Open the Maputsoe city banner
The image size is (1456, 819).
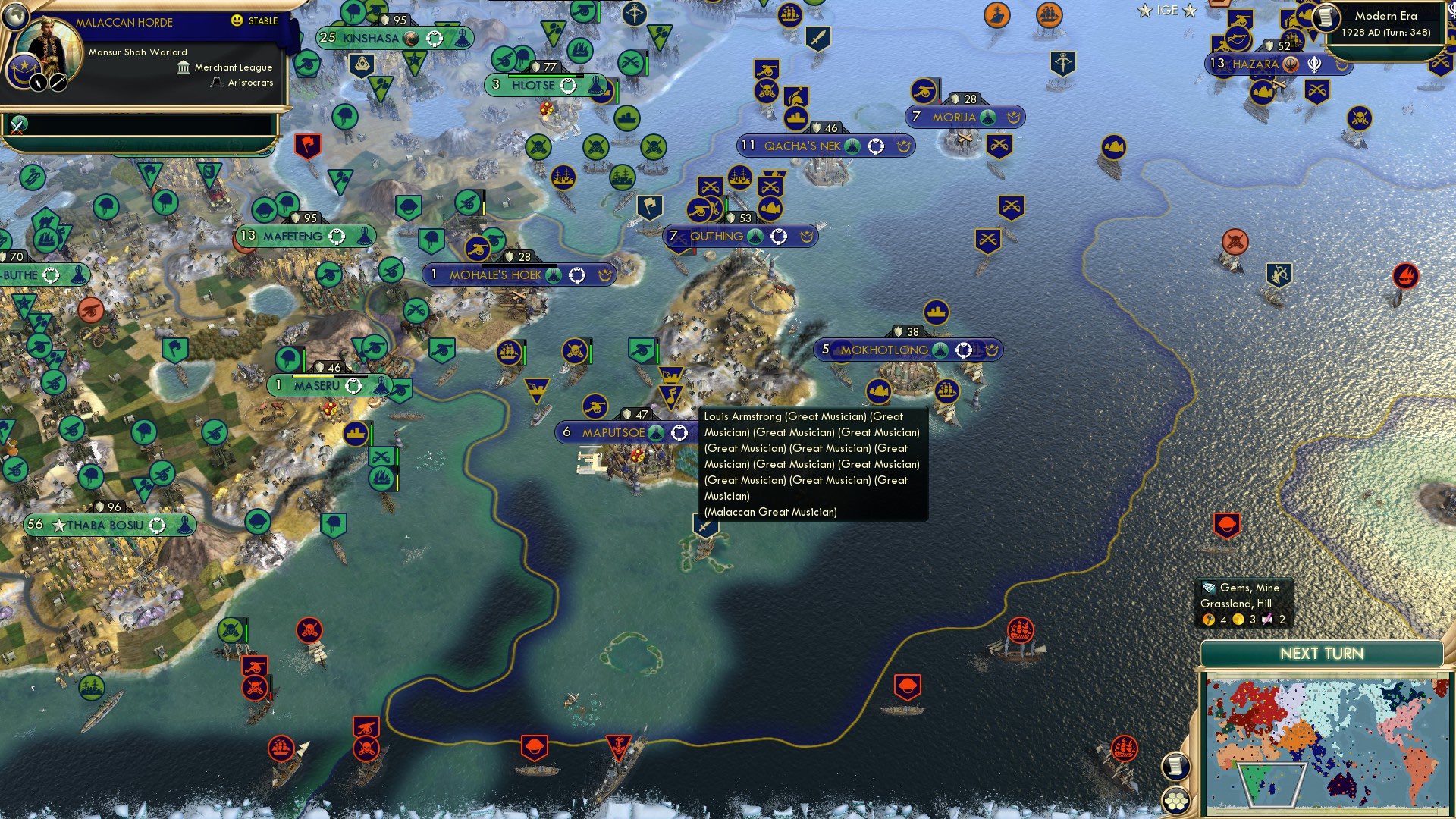click(x=613, y=433)
